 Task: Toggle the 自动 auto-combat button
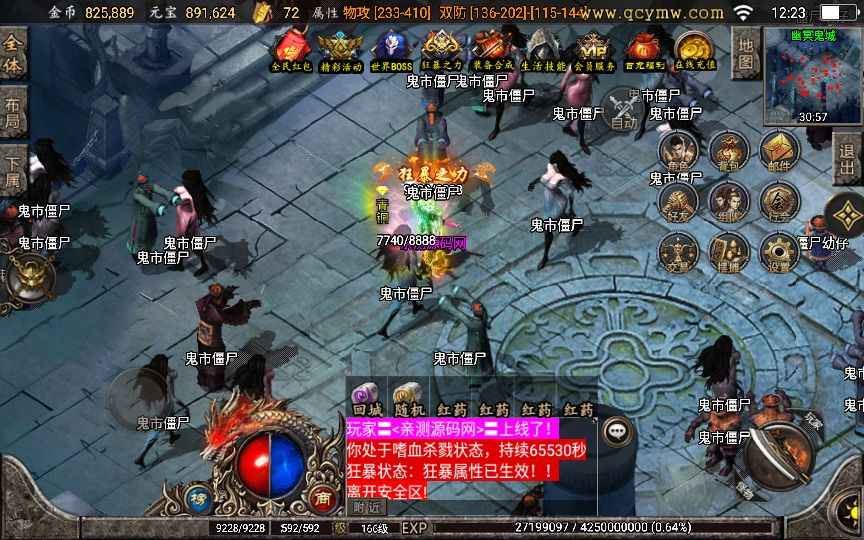(624, 108)
